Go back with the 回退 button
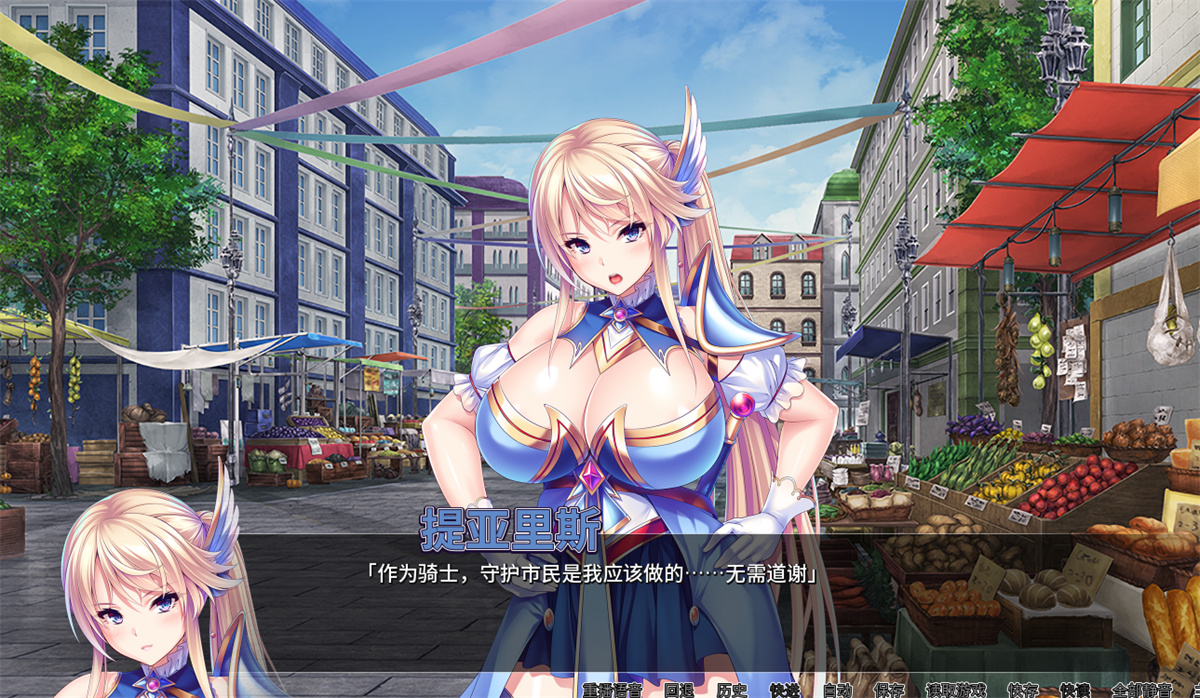The image size is (1200, 698). click(679, 689)
